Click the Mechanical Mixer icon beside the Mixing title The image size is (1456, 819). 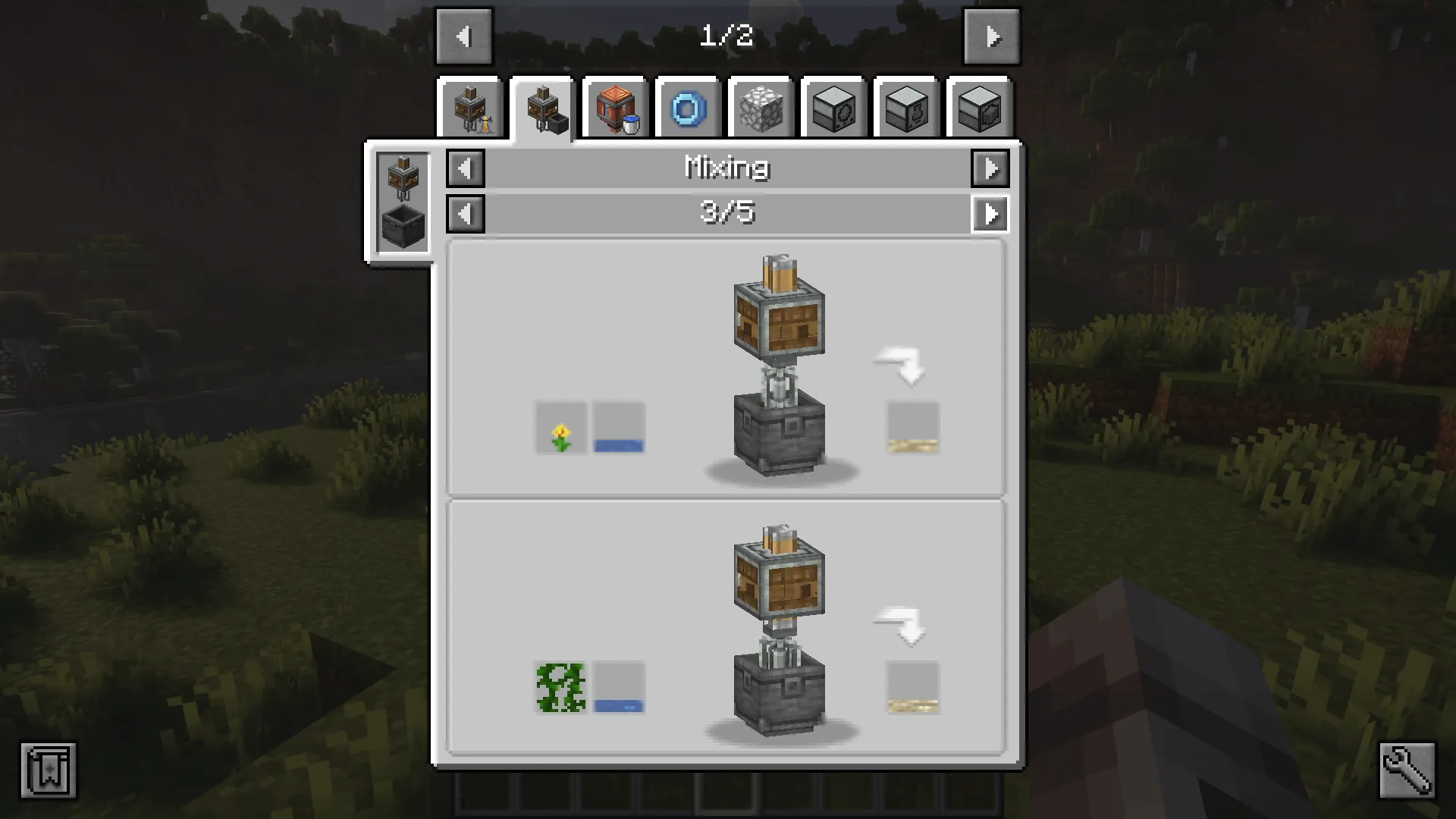point(402,174)
